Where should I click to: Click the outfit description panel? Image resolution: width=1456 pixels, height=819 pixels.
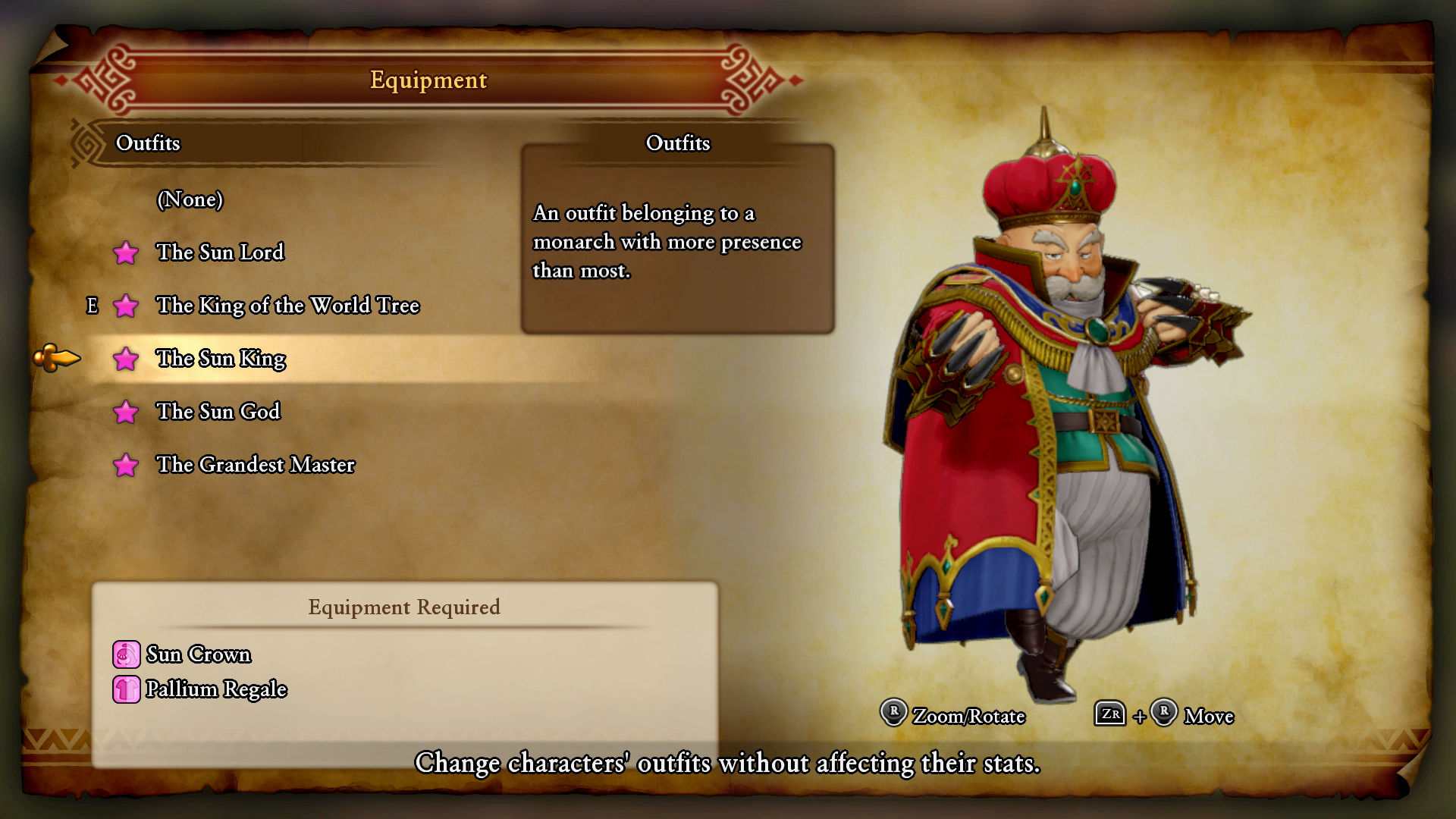pos(677,241)
